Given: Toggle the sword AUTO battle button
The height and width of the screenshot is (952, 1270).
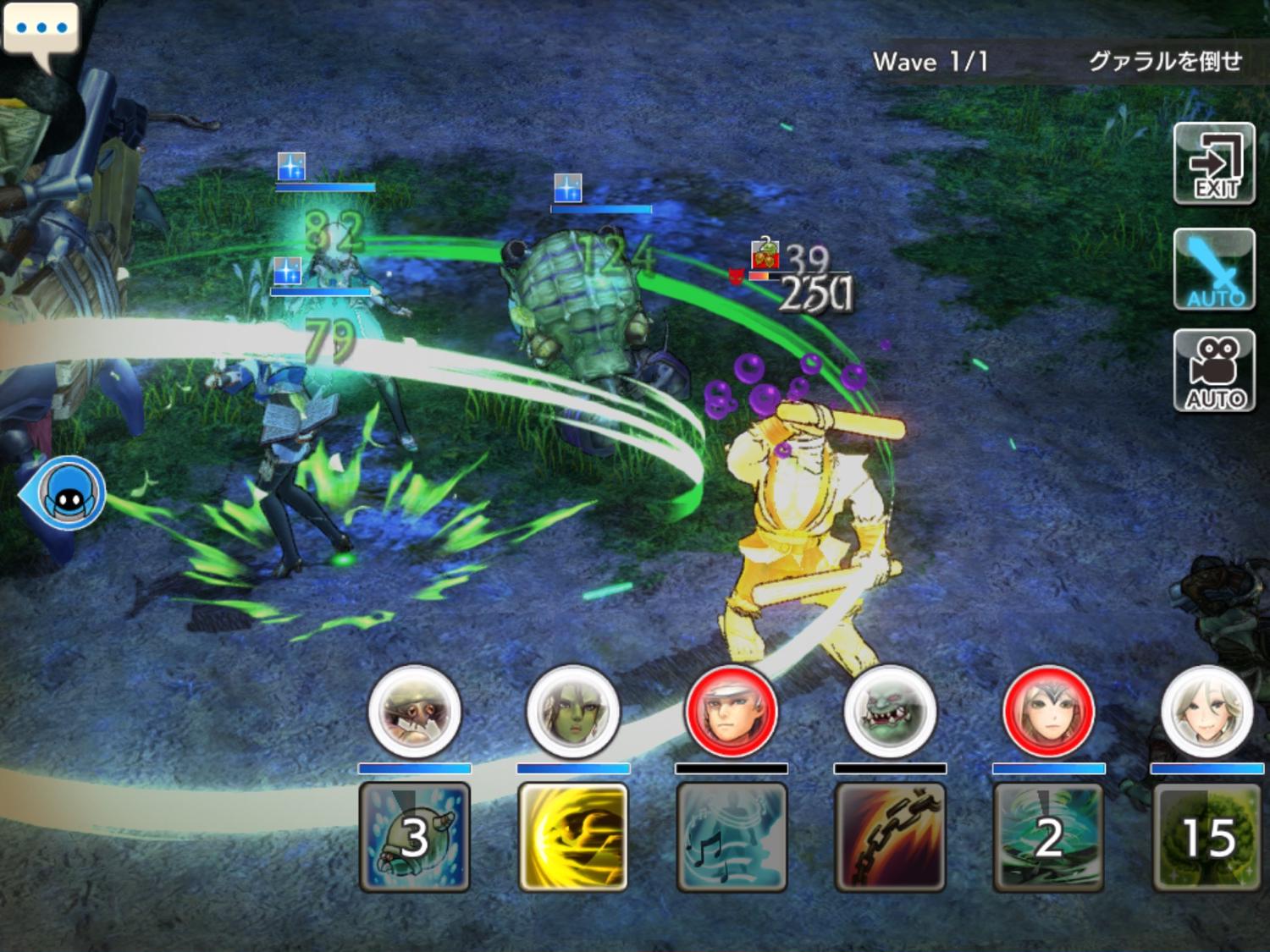Looking at the screenshot, I should pyautogui.click(x=1214, y=270).
